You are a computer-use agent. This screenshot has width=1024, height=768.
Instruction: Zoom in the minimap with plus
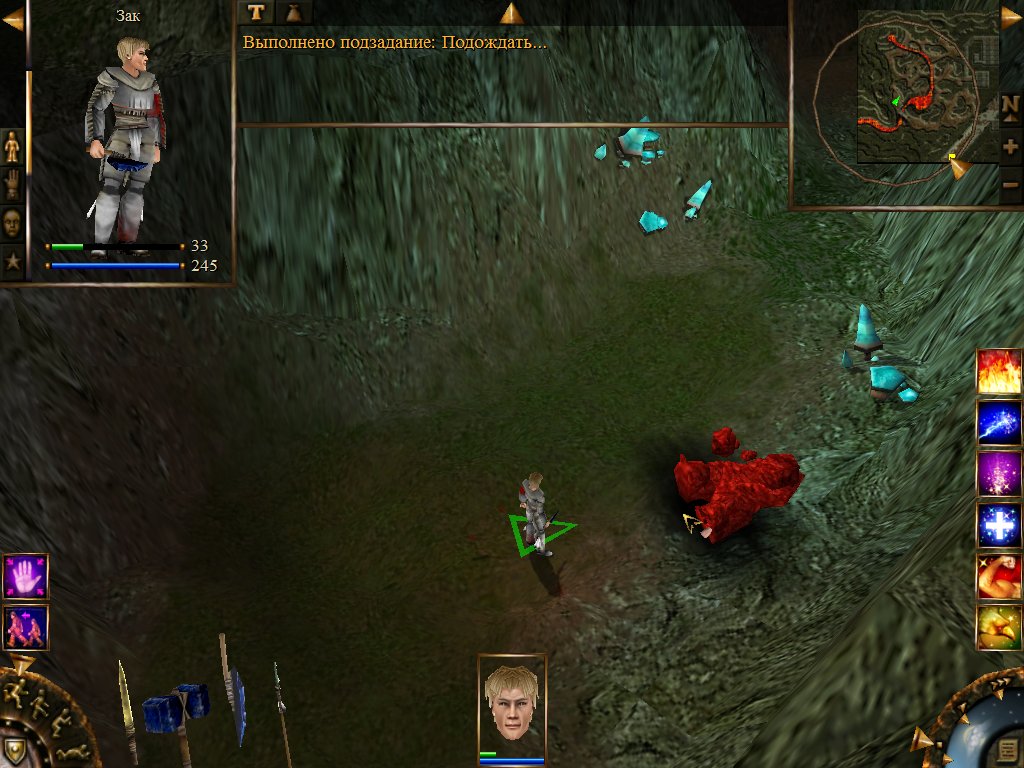tap(1010, 146)
